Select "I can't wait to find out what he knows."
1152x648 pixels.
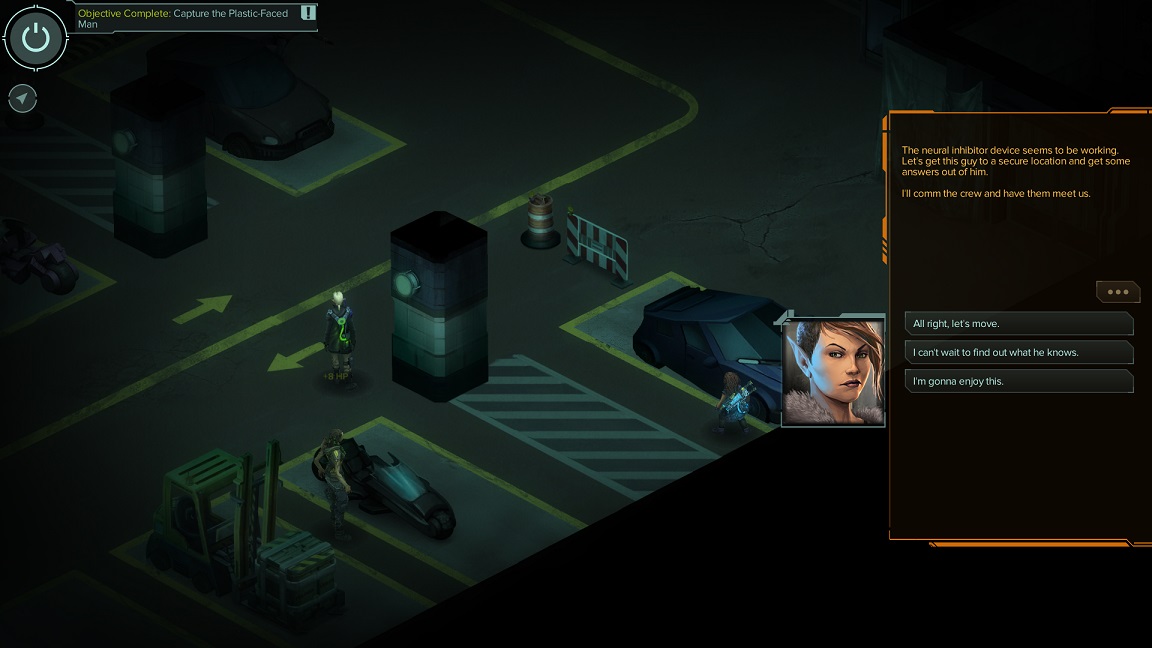tap(1018, 353)
